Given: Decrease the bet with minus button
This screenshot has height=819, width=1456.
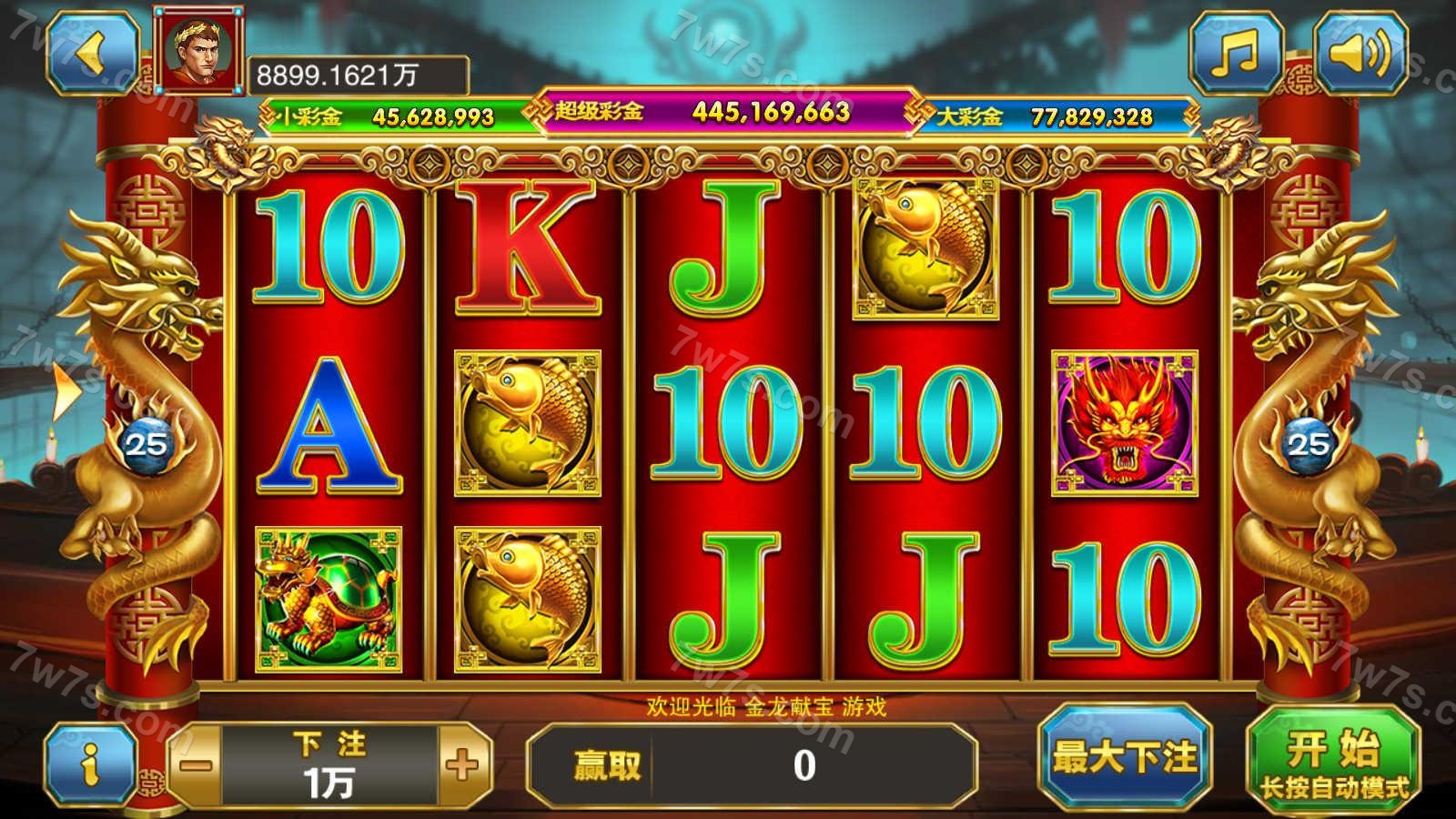Looking at the screenshot, I should coord(196,763).
